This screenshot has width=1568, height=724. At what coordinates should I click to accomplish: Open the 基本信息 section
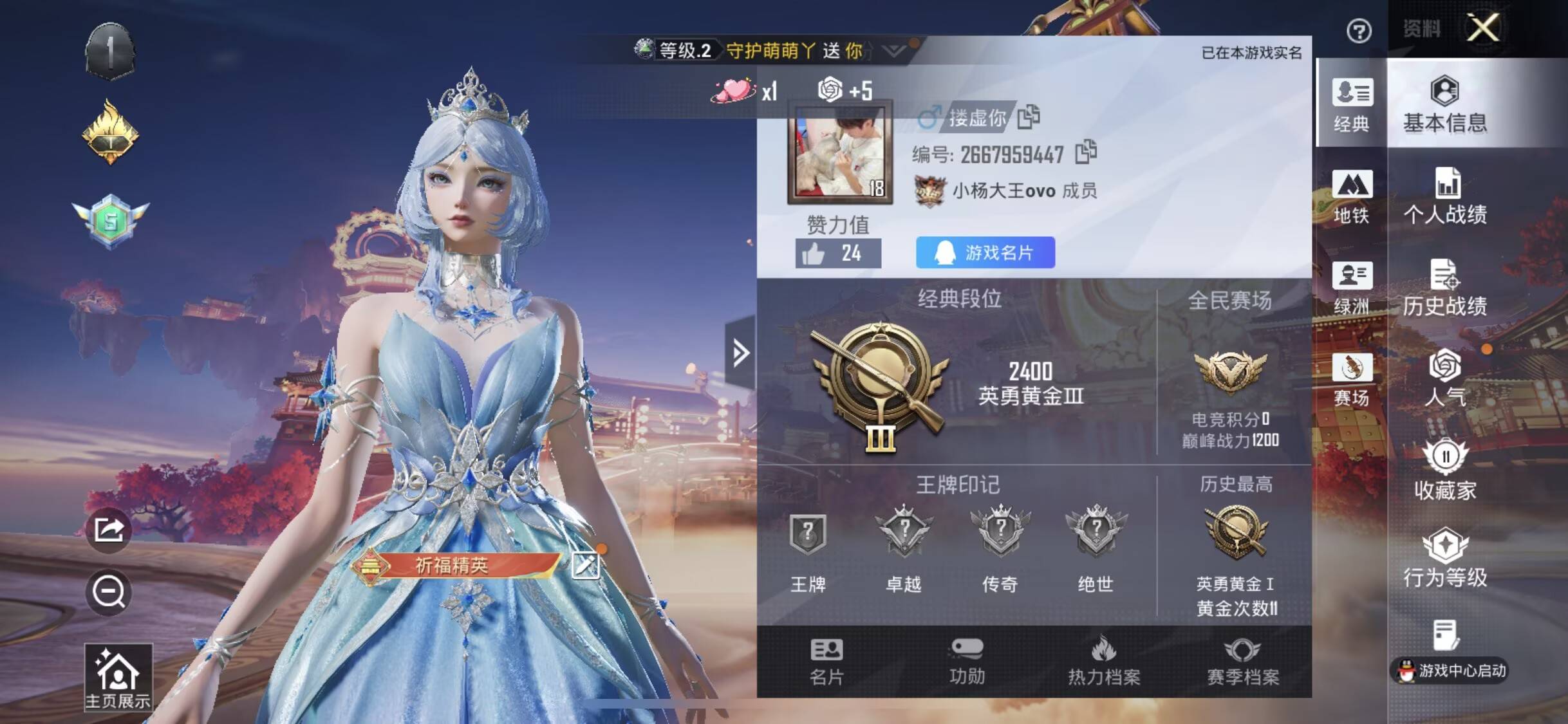tap(1445, 104)
